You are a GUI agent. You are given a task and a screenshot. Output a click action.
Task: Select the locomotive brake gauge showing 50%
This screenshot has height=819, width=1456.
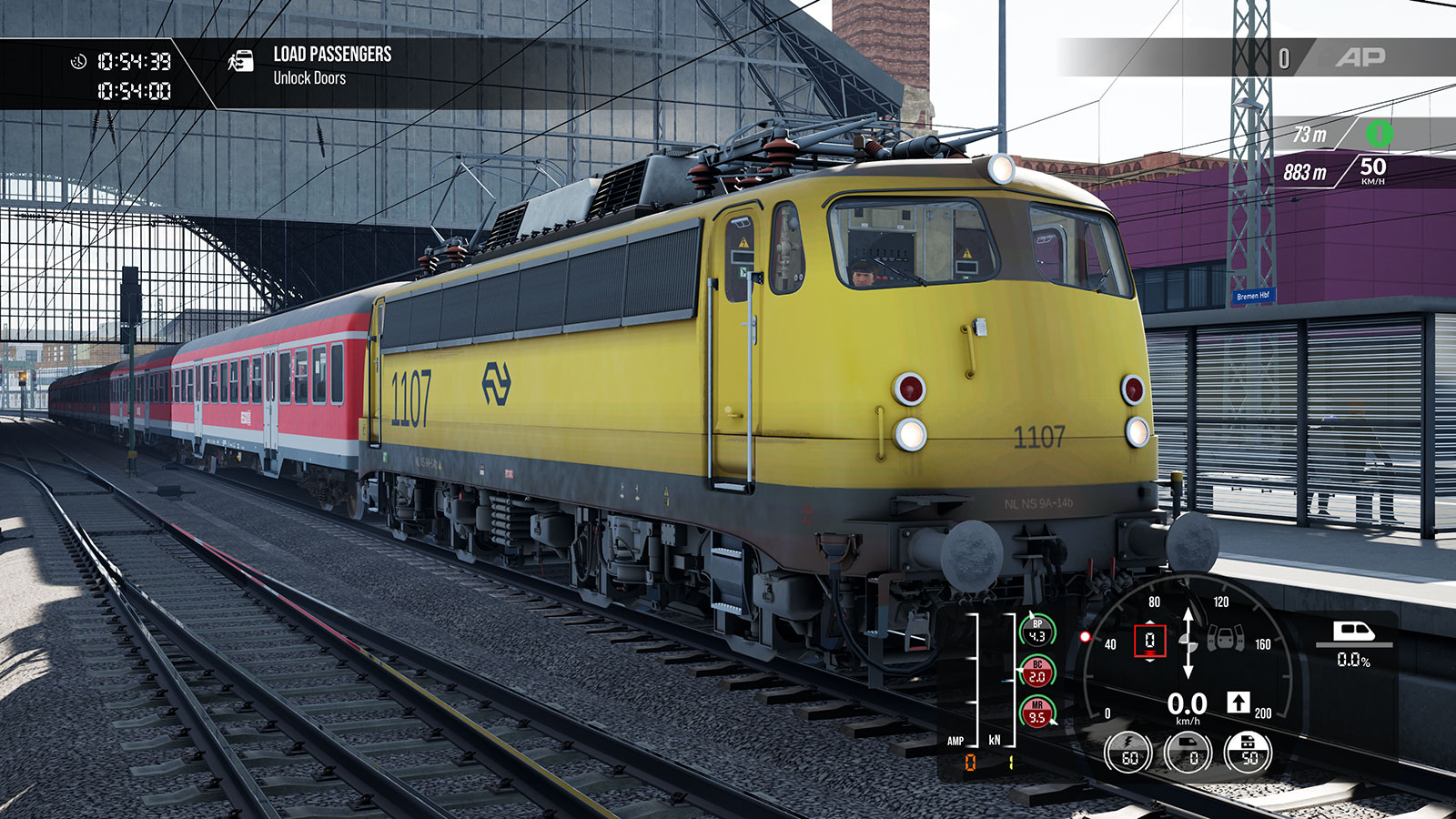click(x=1249, y=753)
